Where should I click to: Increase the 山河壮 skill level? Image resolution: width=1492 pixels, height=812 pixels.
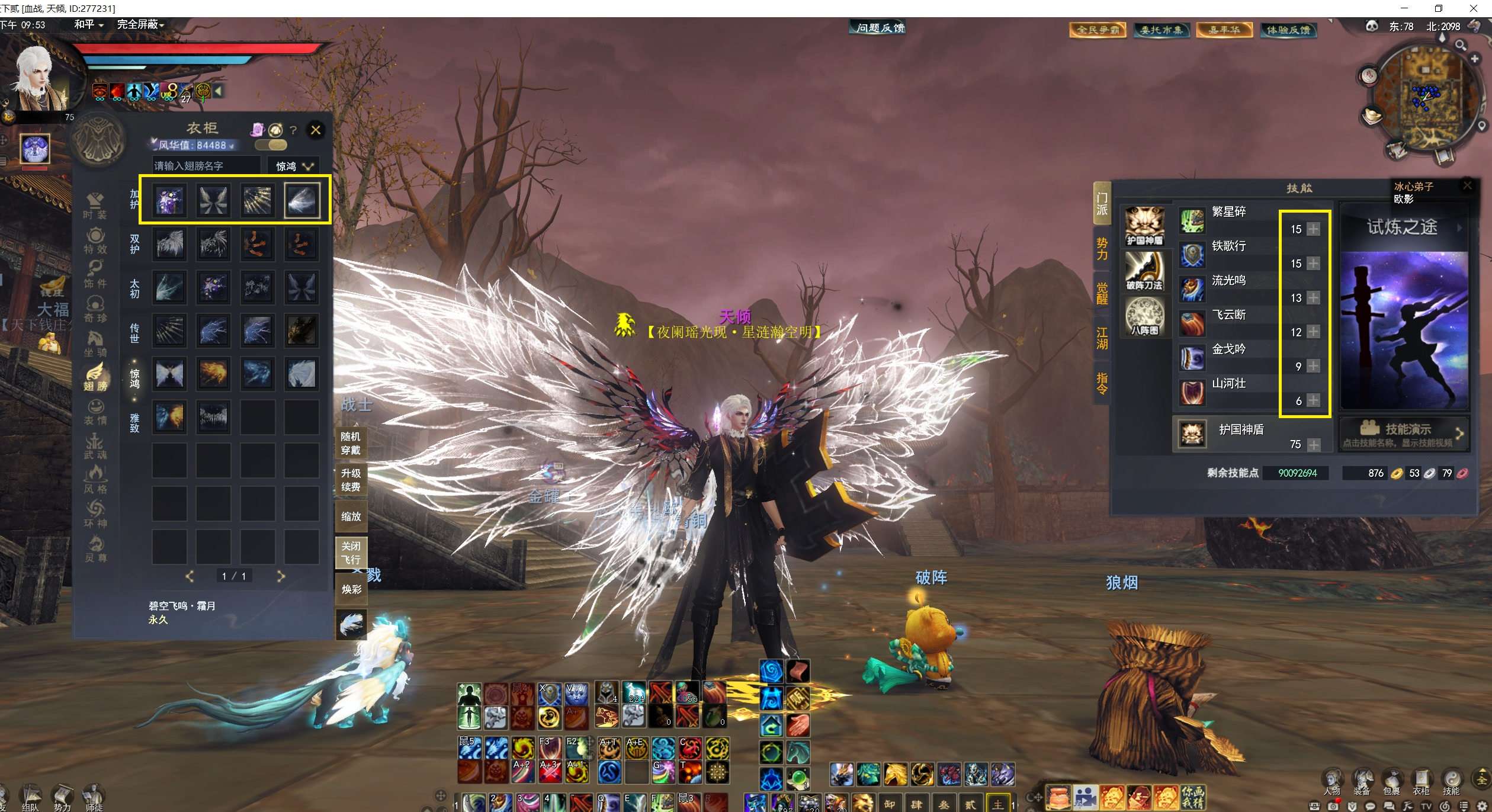tap(1313, 400)
